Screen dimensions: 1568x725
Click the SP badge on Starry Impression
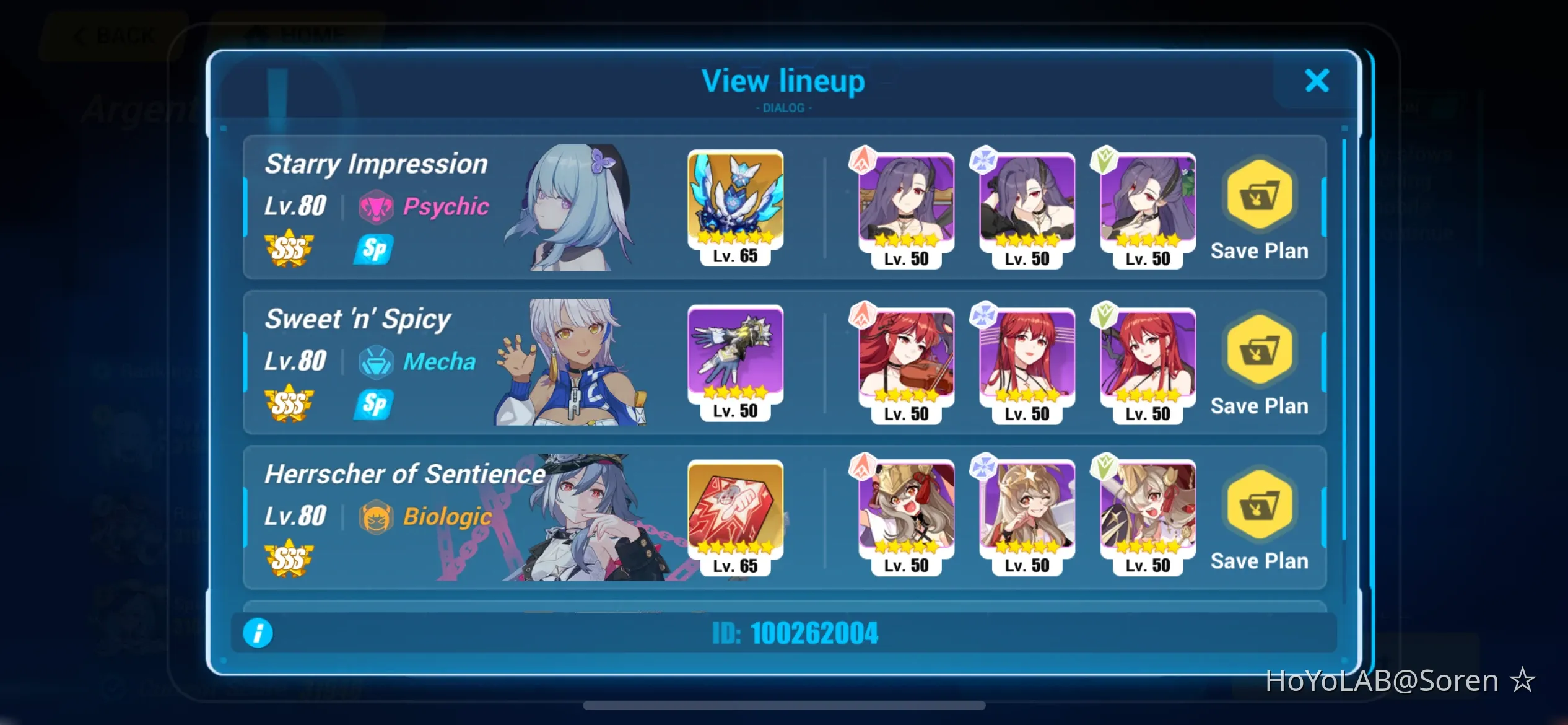[x=373, y=250]
